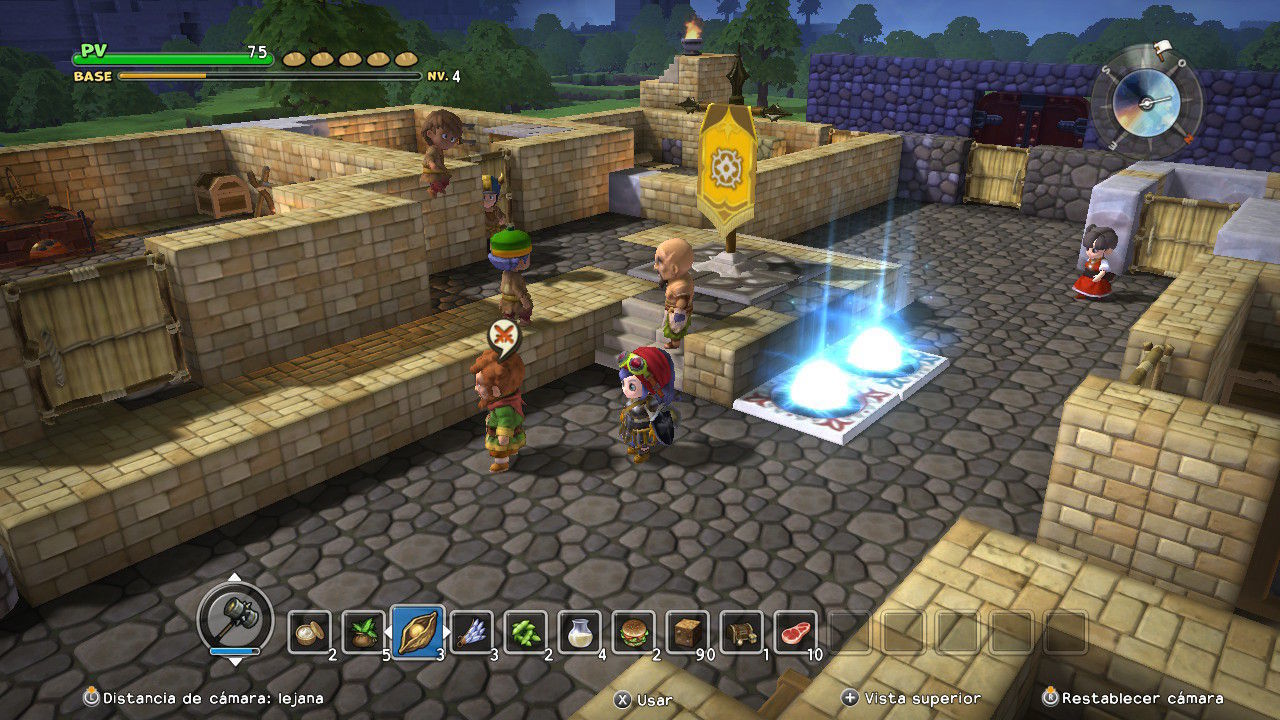1280x720 pixels.
Task: Click the arrow right of golden seed slot
Action: [447, 632]
